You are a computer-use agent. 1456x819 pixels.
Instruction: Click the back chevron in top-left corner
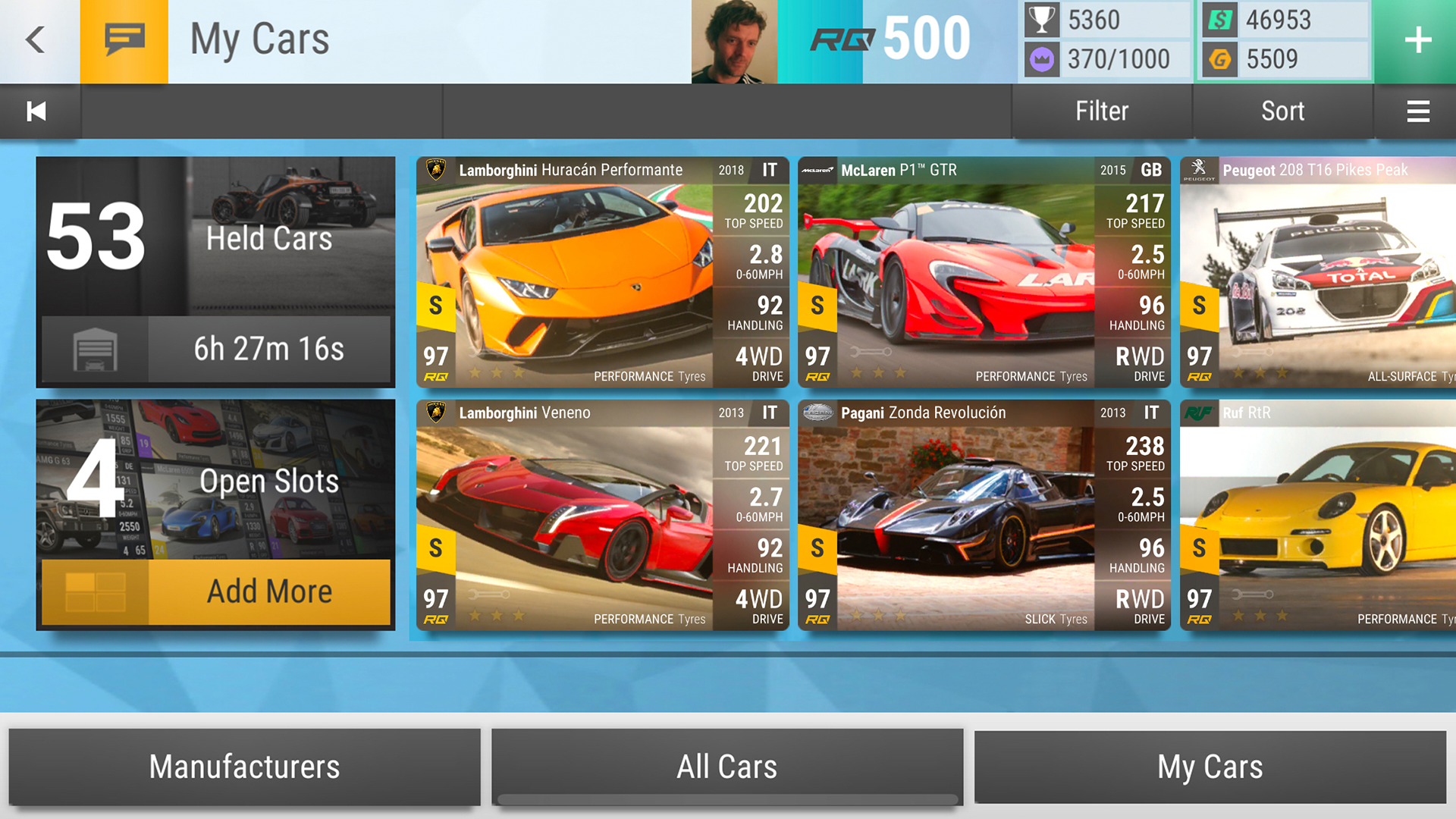tap(34, 41)
